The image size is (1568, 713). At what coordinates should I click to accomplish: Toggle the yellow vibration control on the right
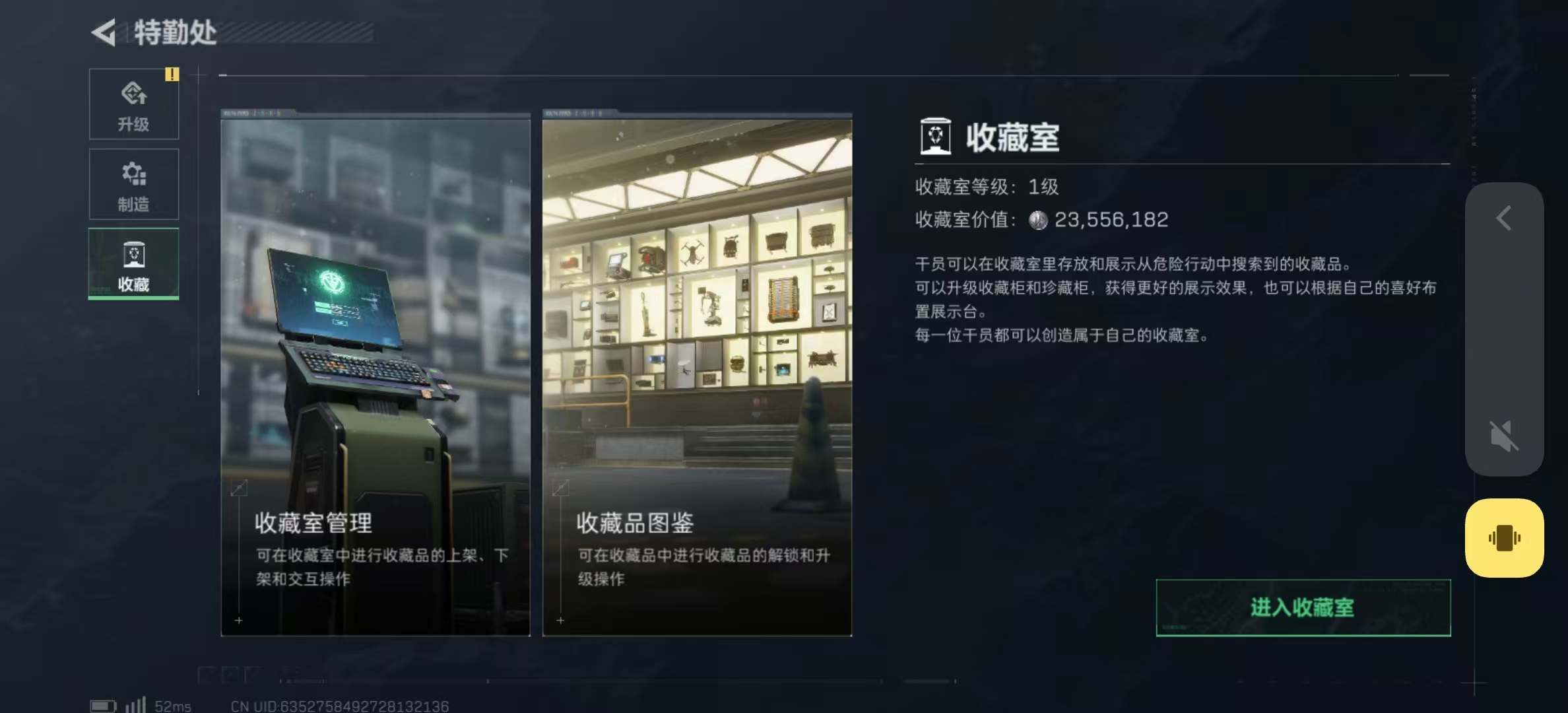click(1504, 537)
